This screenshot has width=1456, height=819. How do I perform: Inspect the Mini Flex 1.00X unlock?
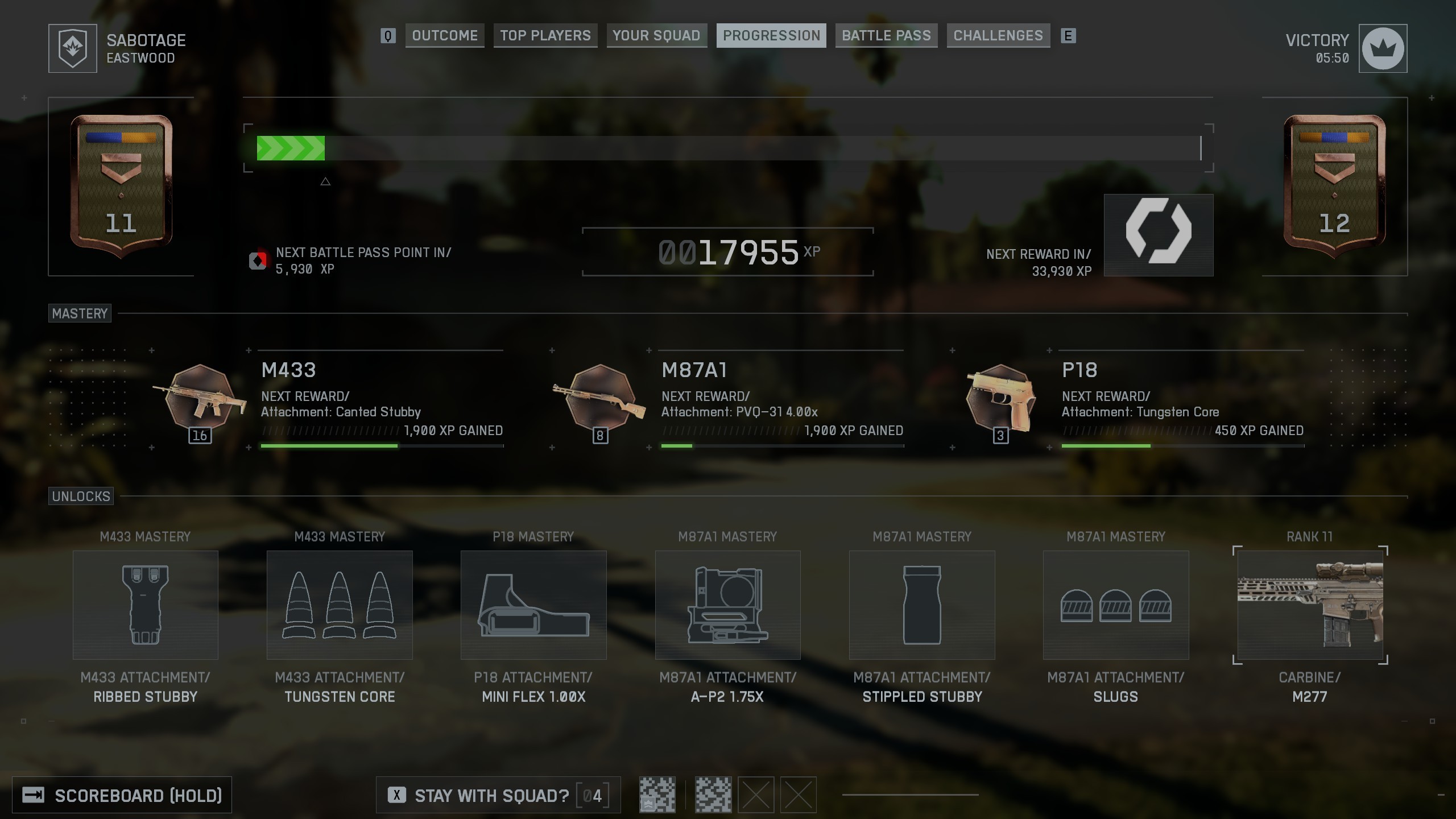[533, 605]
